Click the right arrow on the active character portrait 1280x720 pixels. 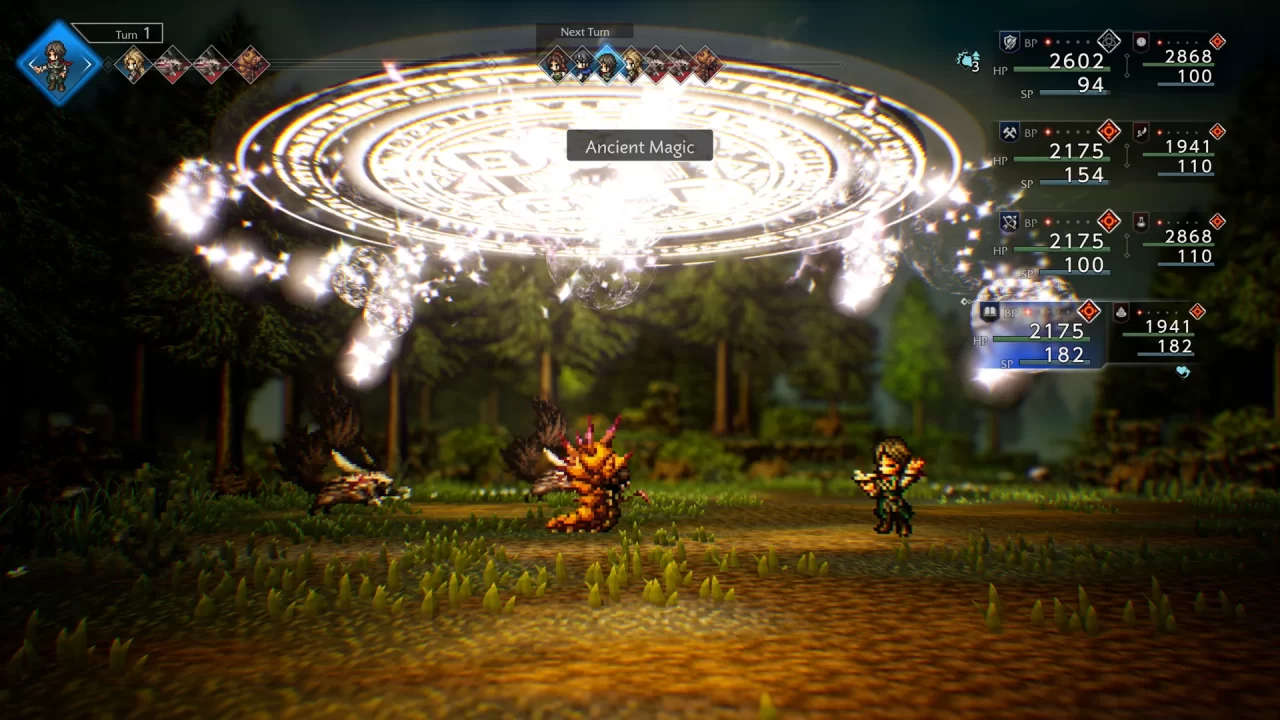[x=87, y=64]
